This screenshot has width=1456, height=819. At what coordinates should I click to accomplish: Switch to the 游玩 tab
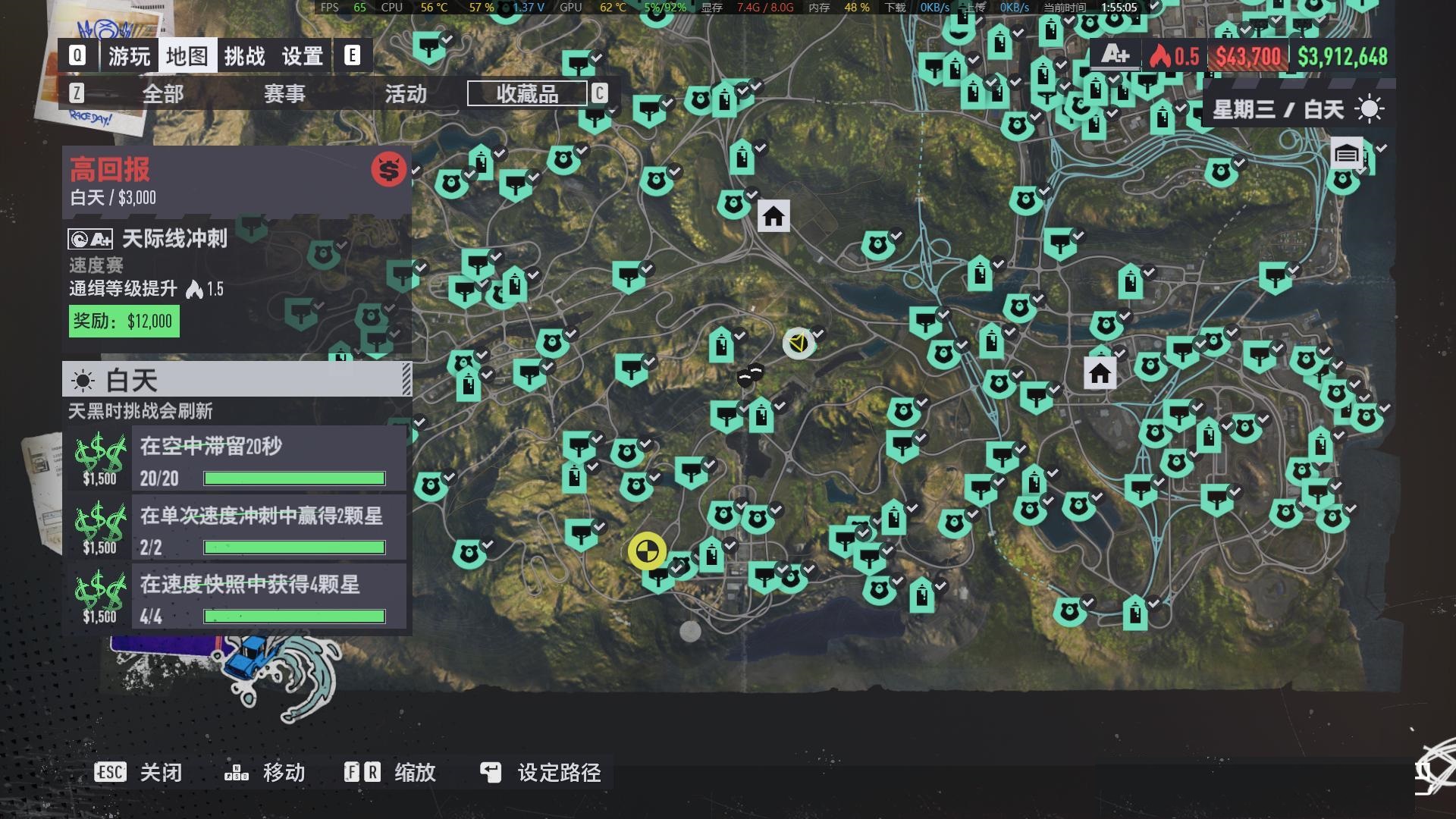click(129, 56)
